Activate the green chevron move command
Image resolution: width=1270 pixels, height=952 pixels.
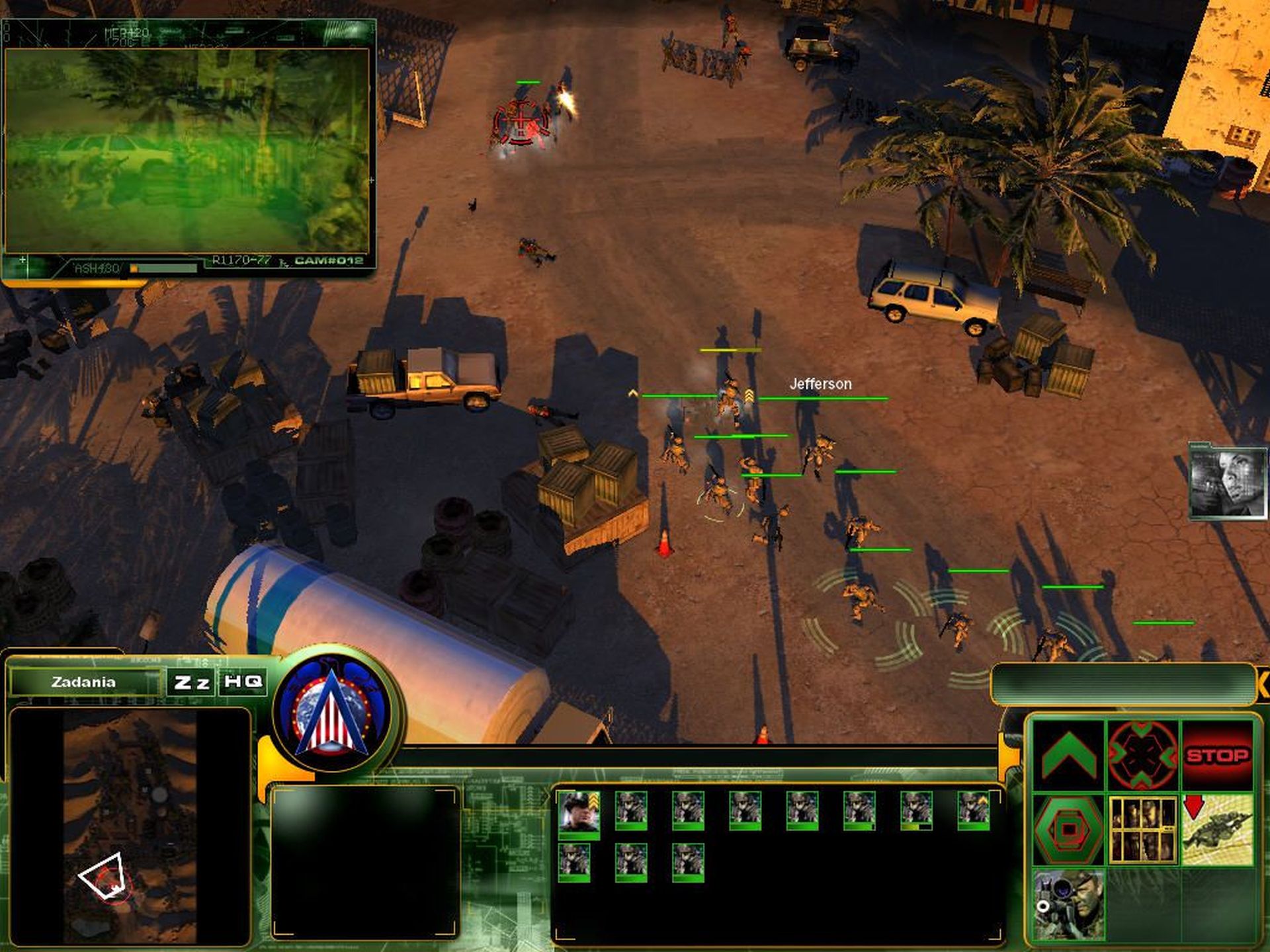tap(1068, 754)
